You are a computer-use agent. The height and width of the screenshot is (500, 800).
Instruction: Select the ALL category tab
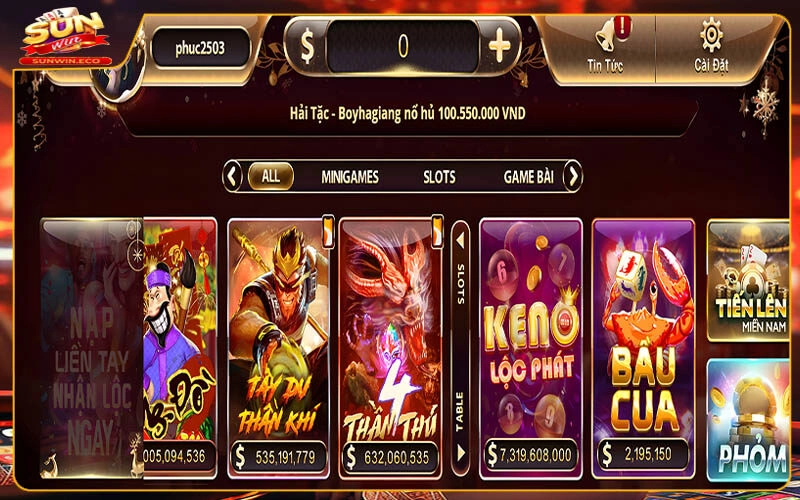270,177
